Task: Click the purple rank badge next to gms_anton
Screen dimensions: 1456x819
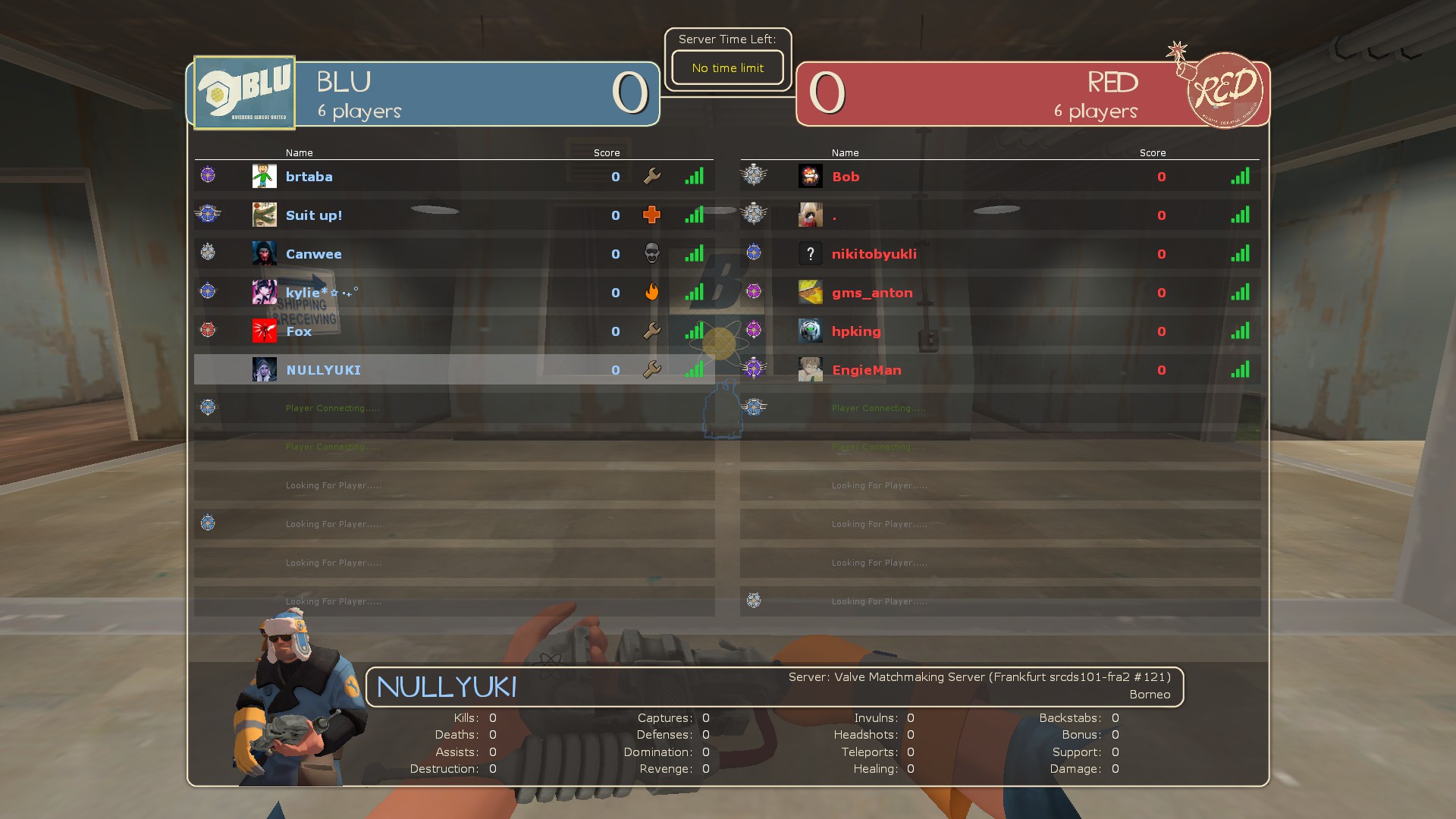Action: 753,291
